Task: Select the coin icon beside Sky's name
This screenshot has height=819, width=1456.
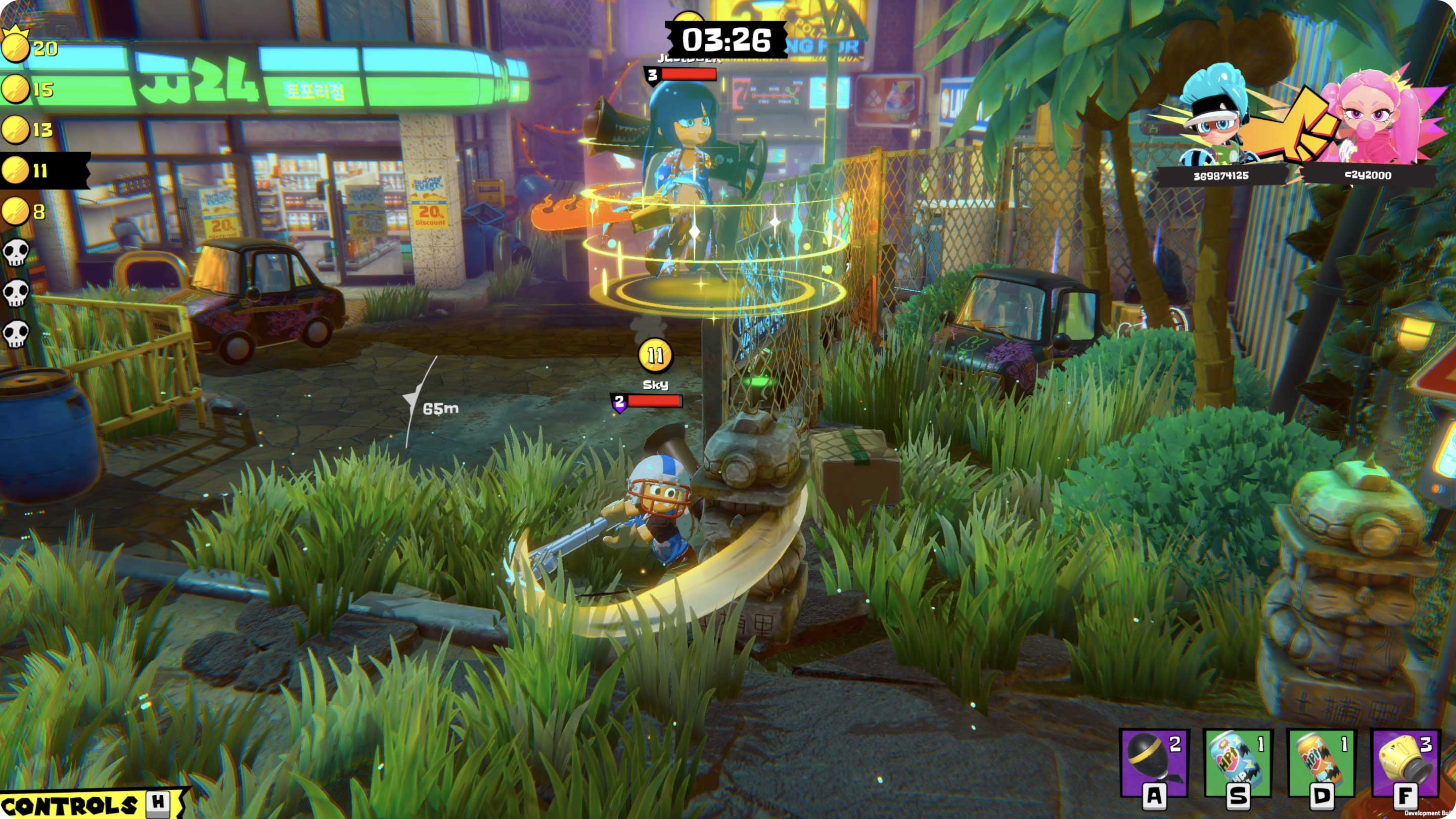Action: pyautogui.click(x=656, y=355)
